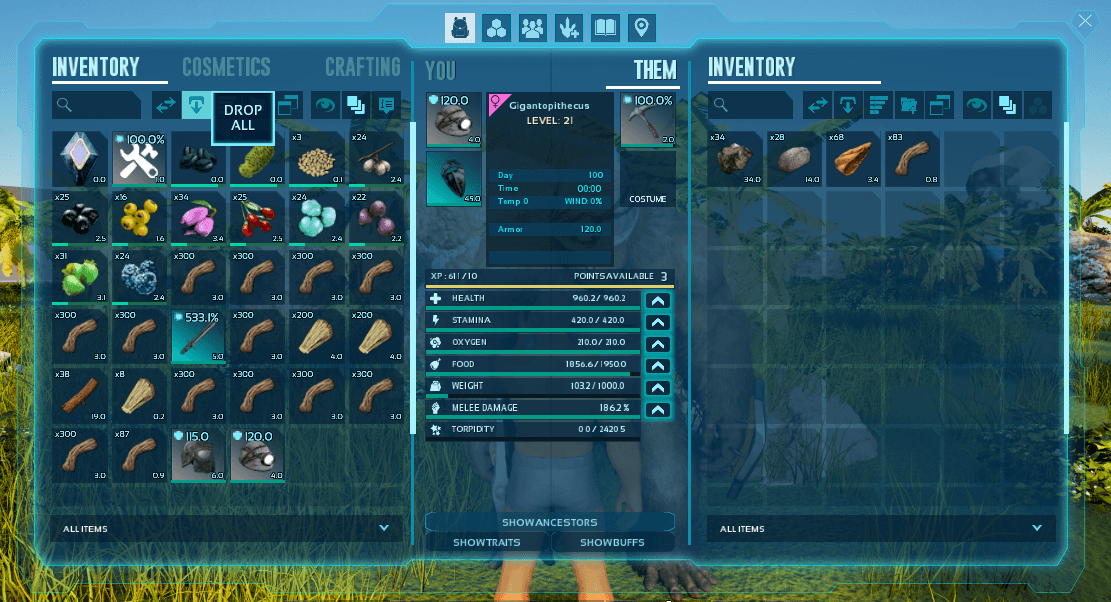1111x602 pixels.
Task: Switch to the YOU stats tab
Action: (440, 70)
